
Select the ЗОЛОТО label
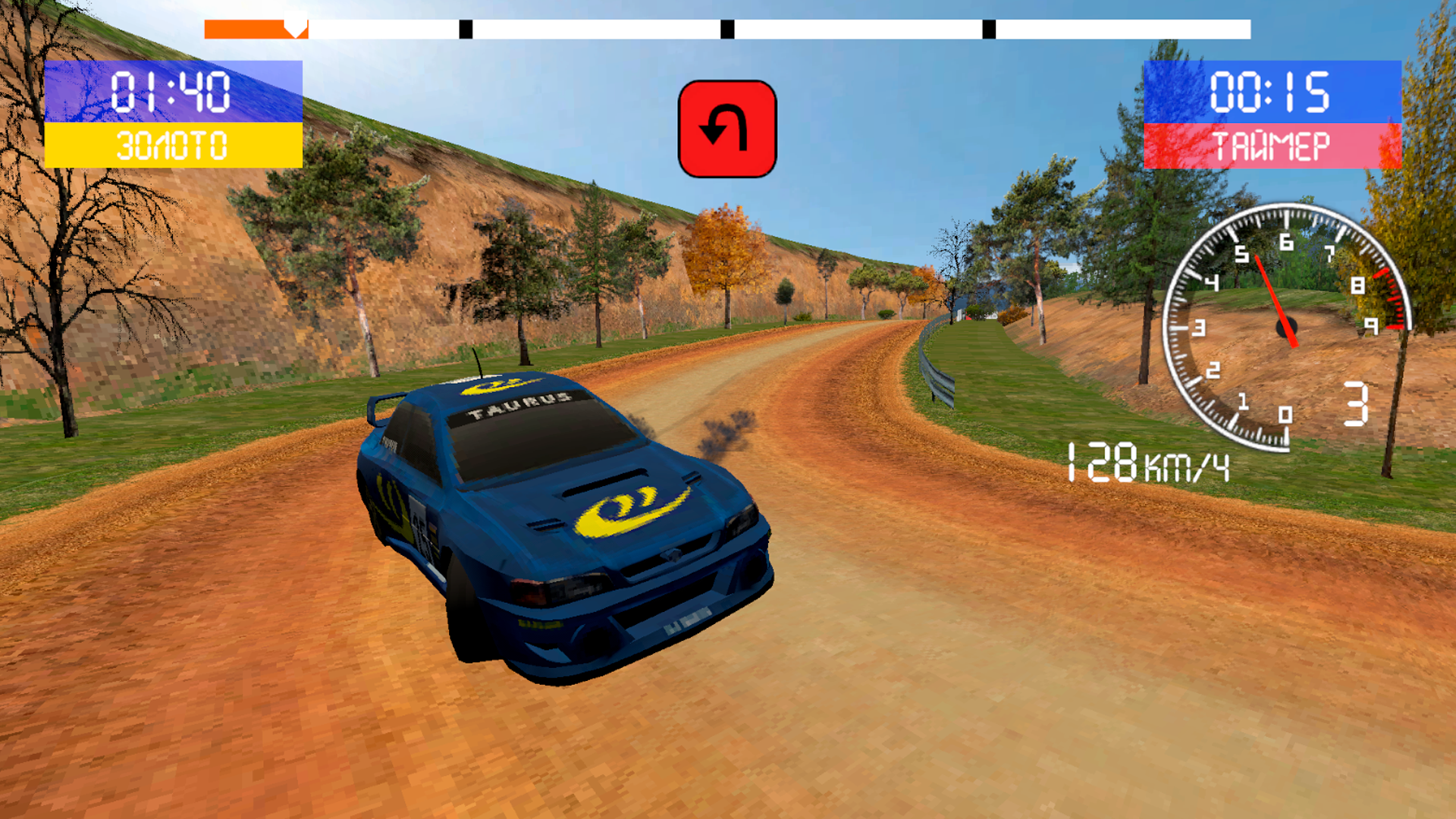(x=173, y=141)
